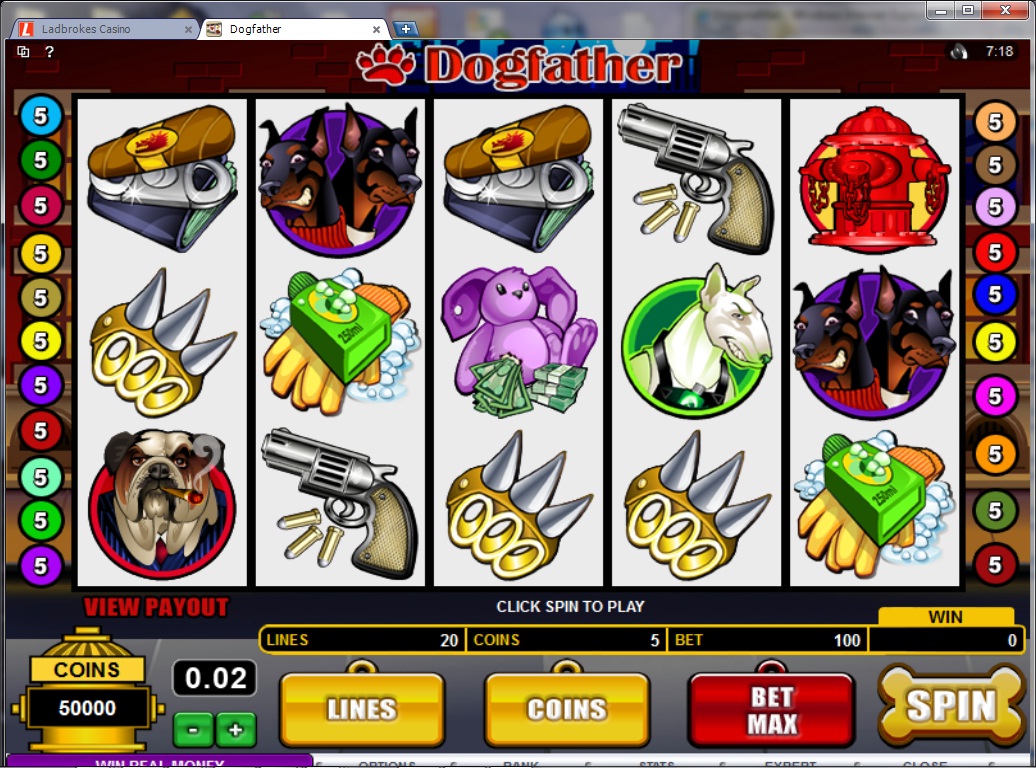Viewport: 1036px width, 768px height.
Task: Close the Dogfather tab
Action: (x=378, y=29)
